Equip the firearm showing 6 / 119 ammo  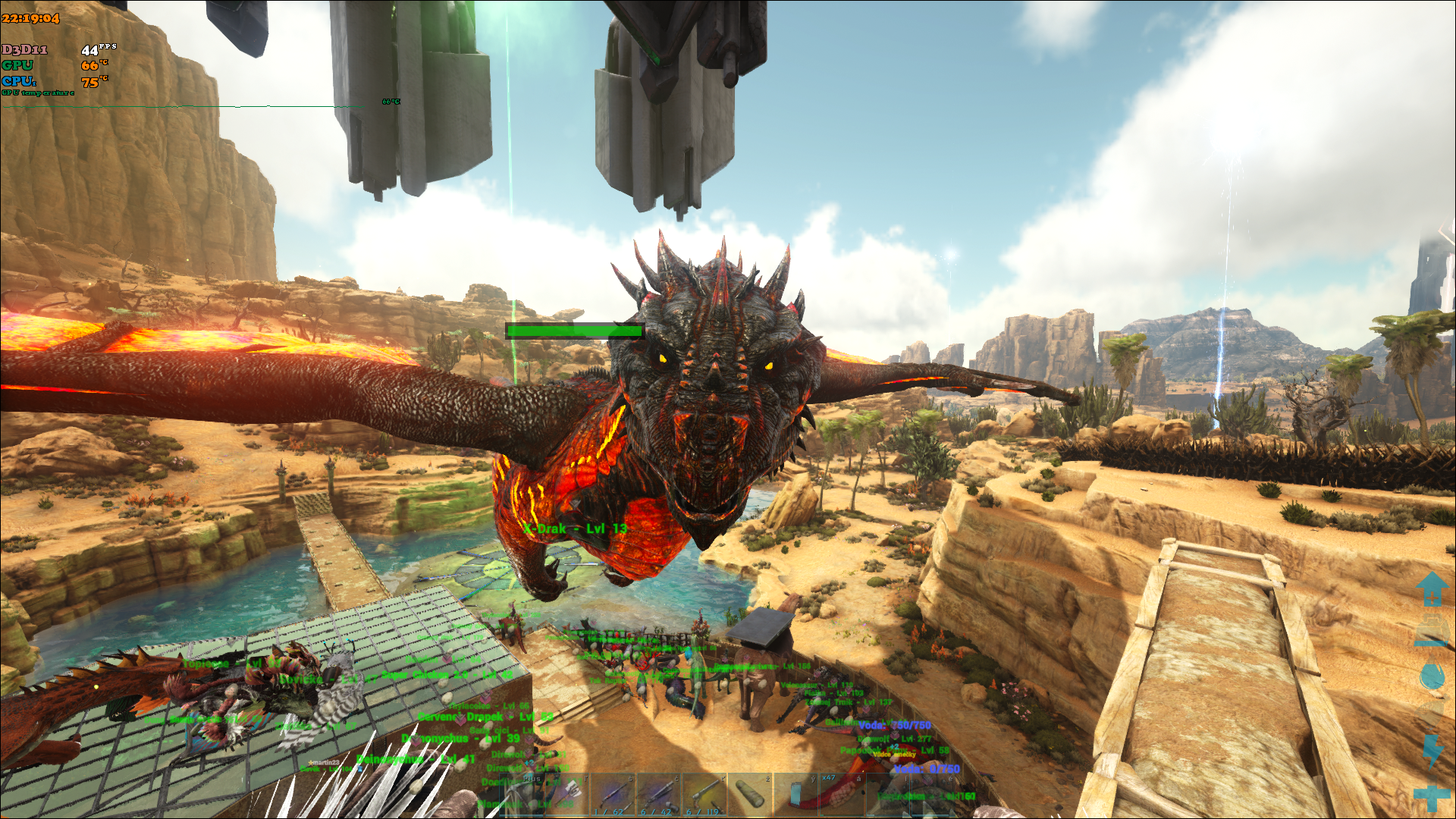[x=704, y=795]
